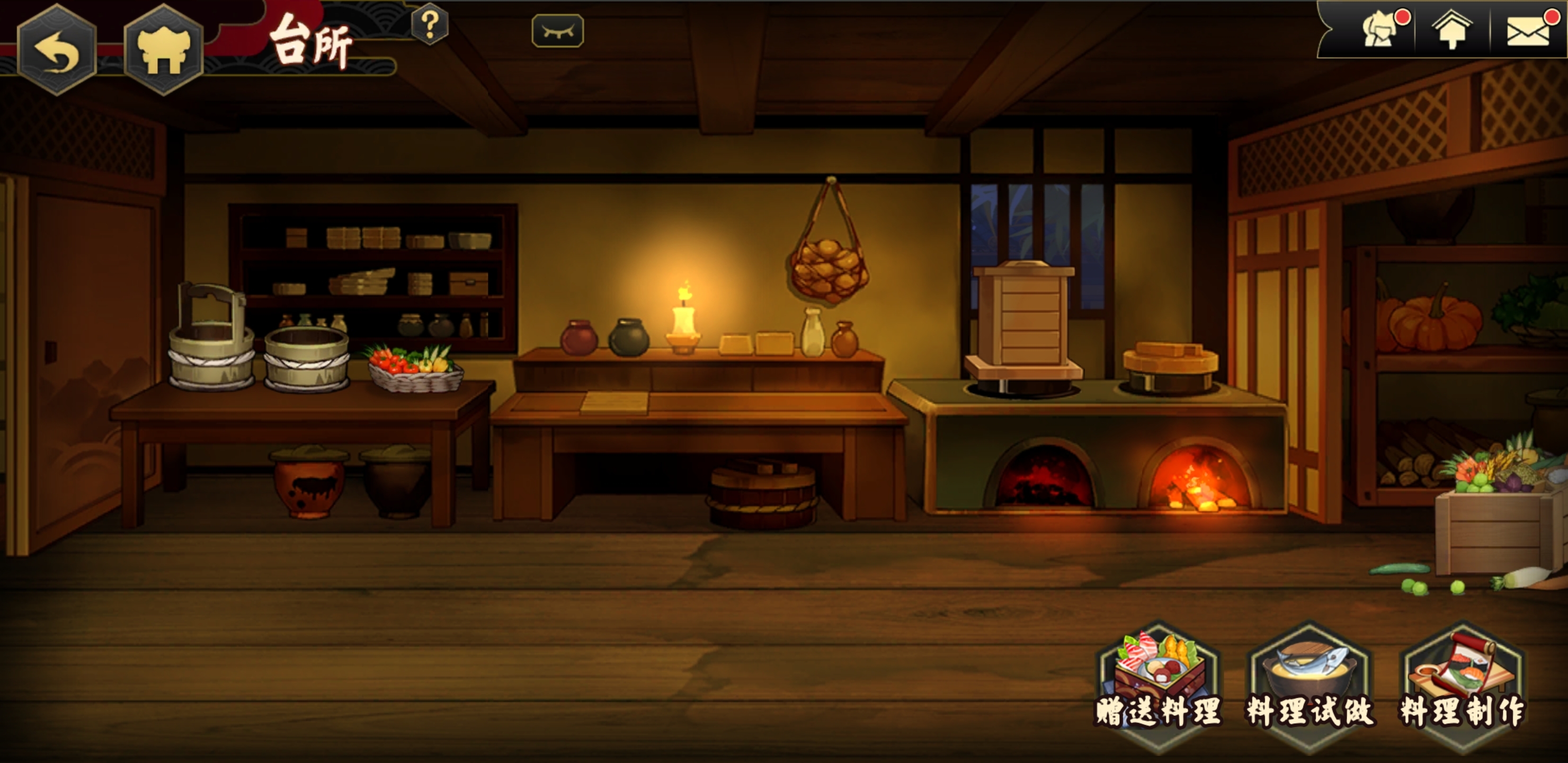Open the home base building icon
Viewport: 1568px width, 763px height.
163,50
